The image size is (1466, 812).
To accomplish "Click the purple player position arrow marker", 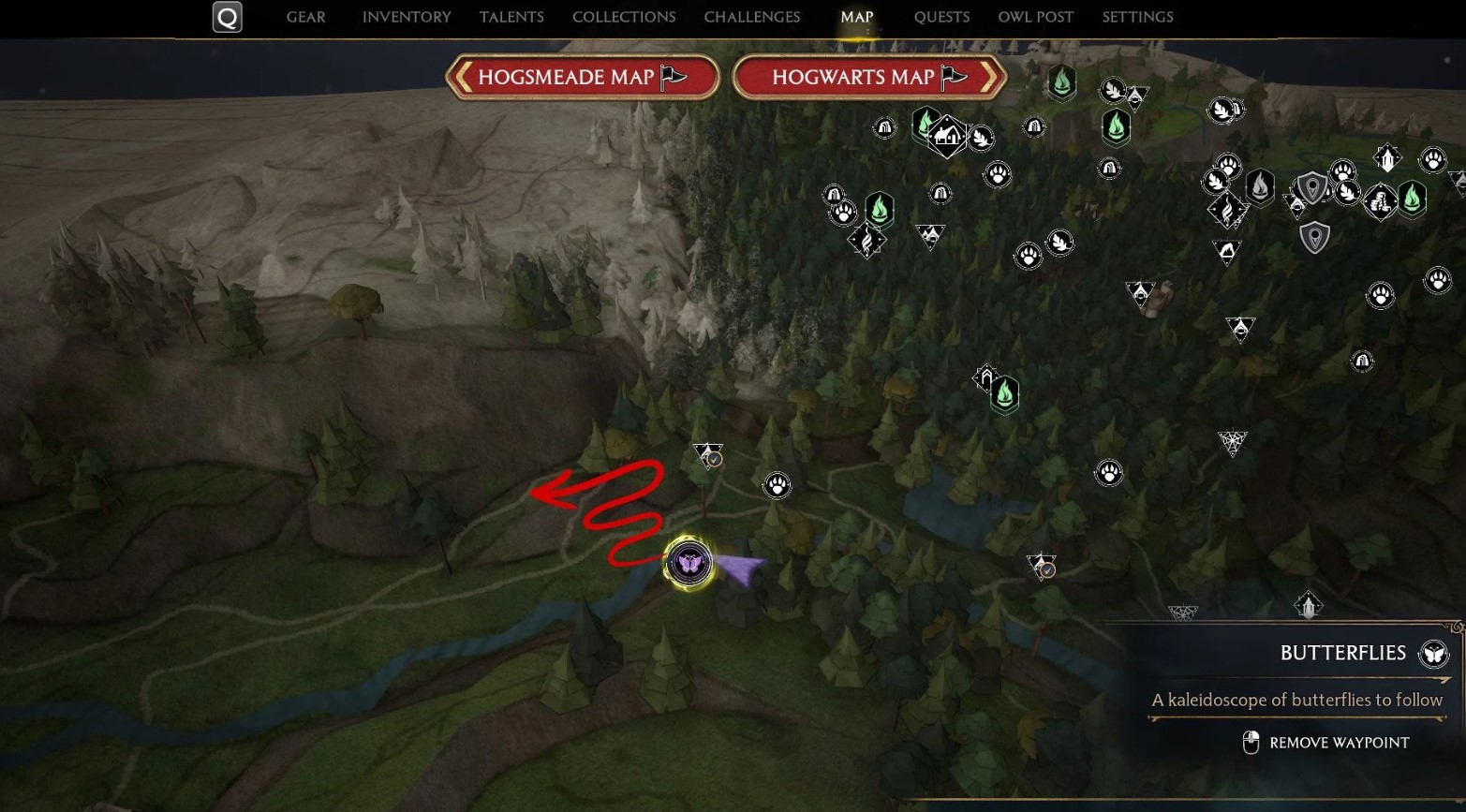I will 739,567.
